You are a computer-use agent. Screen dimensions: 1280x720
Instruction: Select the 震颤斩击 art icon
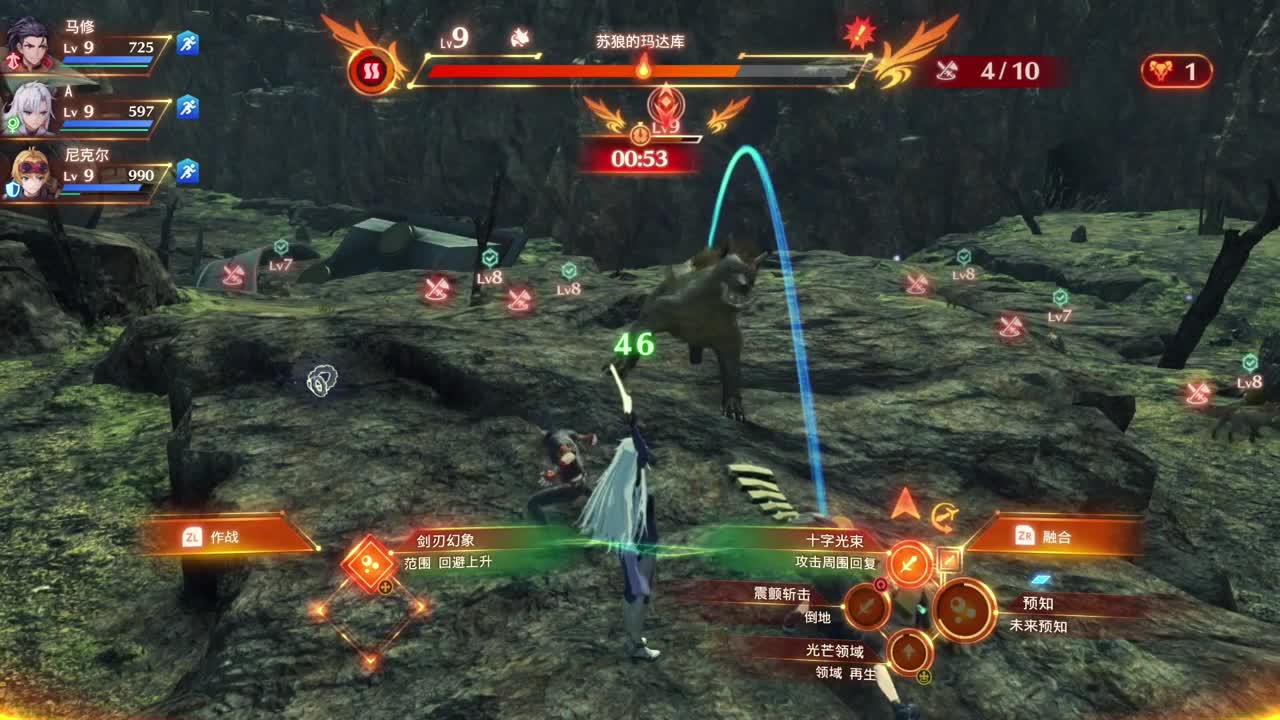[x=867, y=607]
